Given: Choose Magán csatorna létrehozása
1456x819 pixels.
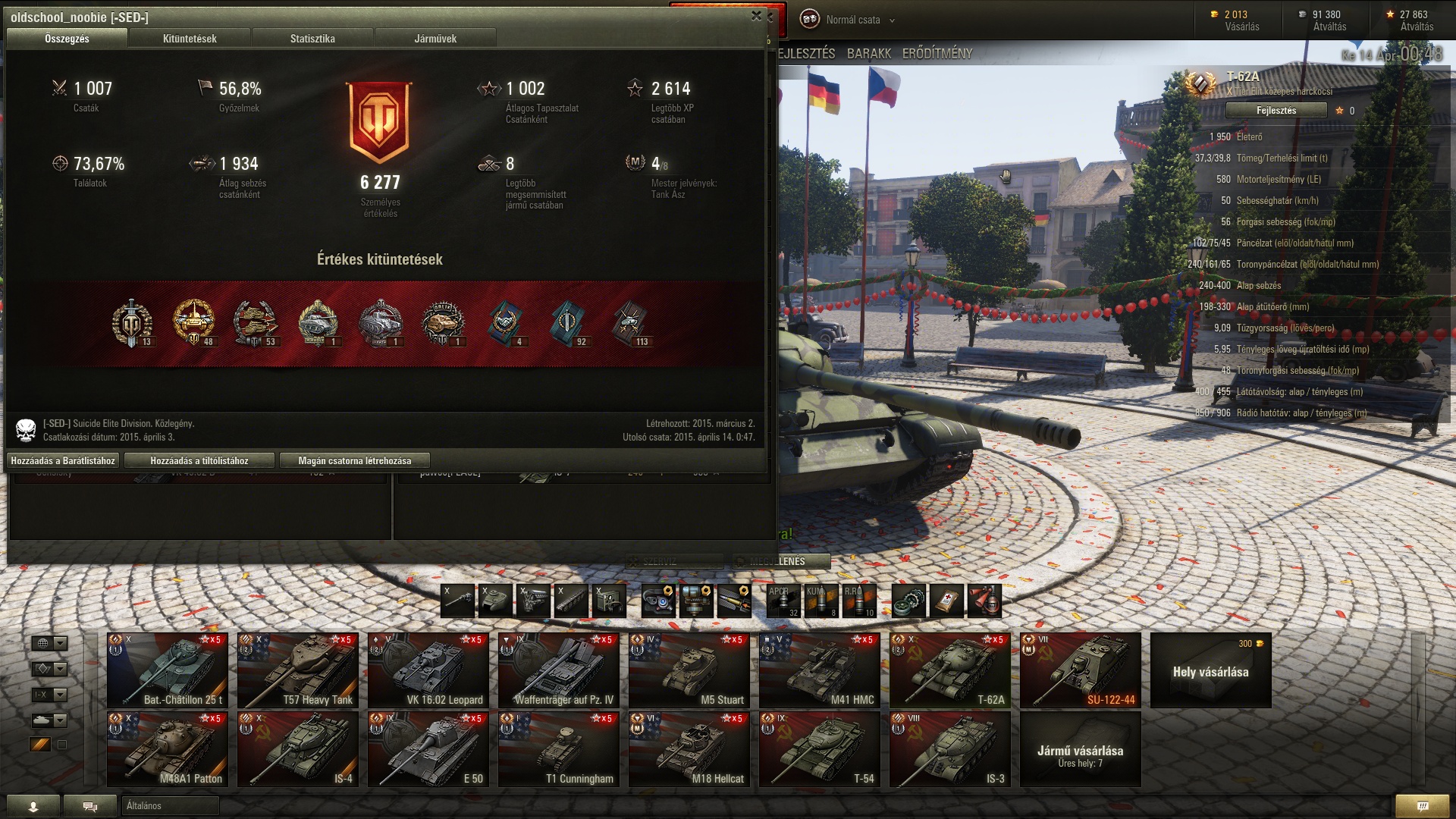Looking at the screenshot, I should [x=354, y=460].
